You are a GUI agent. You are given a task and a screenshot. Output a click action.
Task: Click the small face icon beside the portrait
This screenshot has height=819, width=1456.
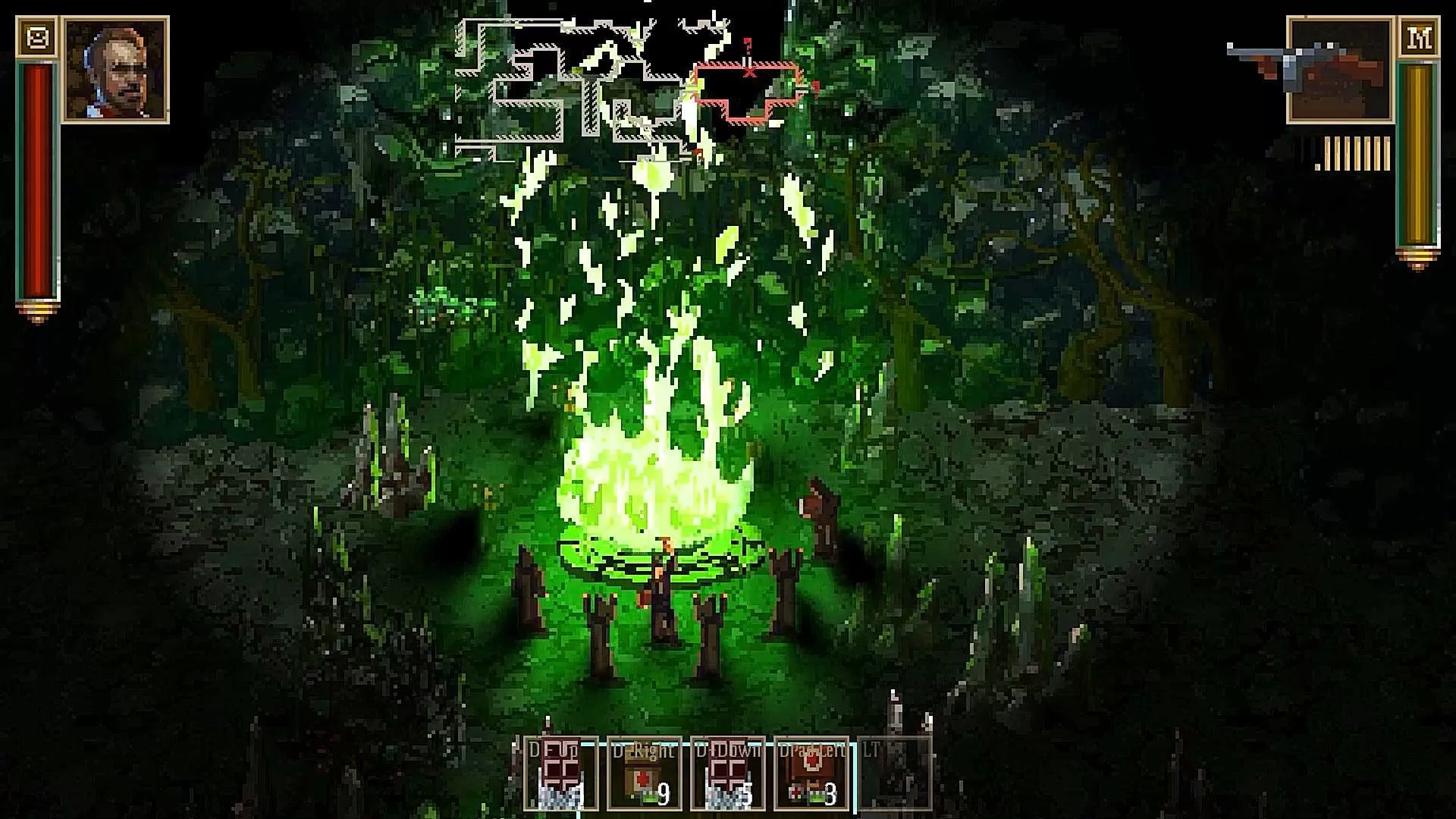click(x=36, y=37)
